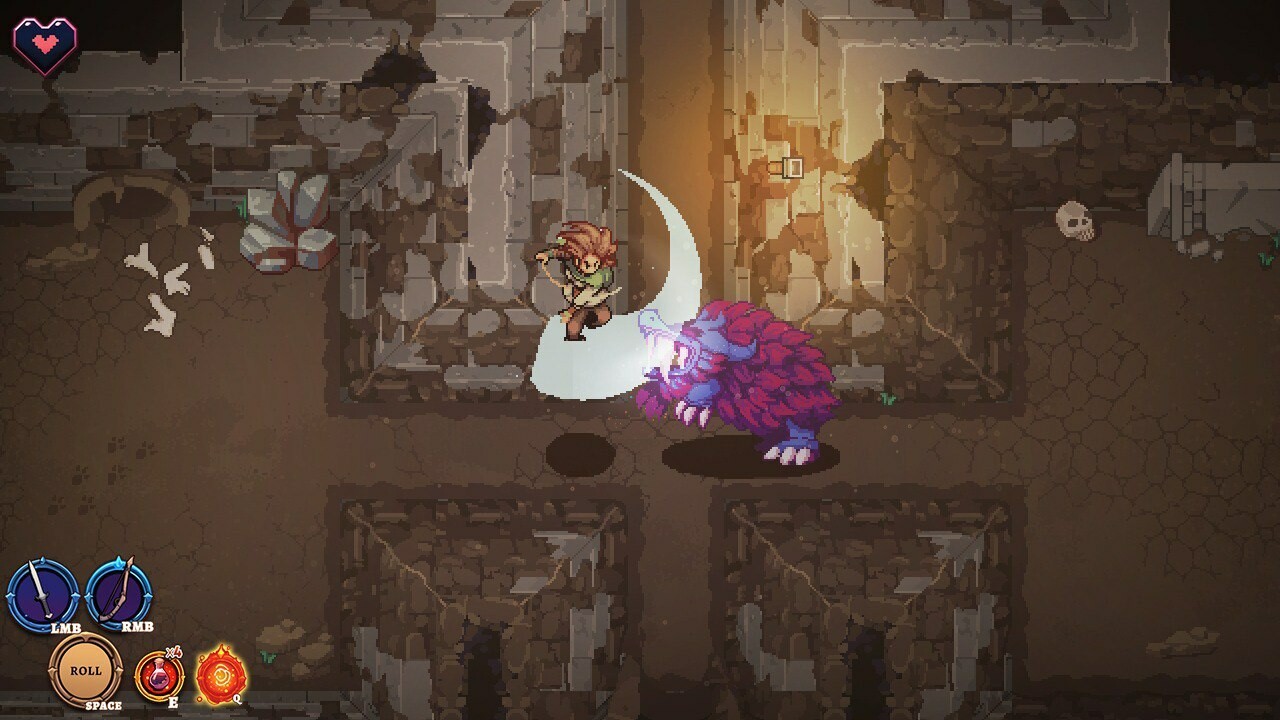Click the health potion icon bound to E

coord(160,675)
